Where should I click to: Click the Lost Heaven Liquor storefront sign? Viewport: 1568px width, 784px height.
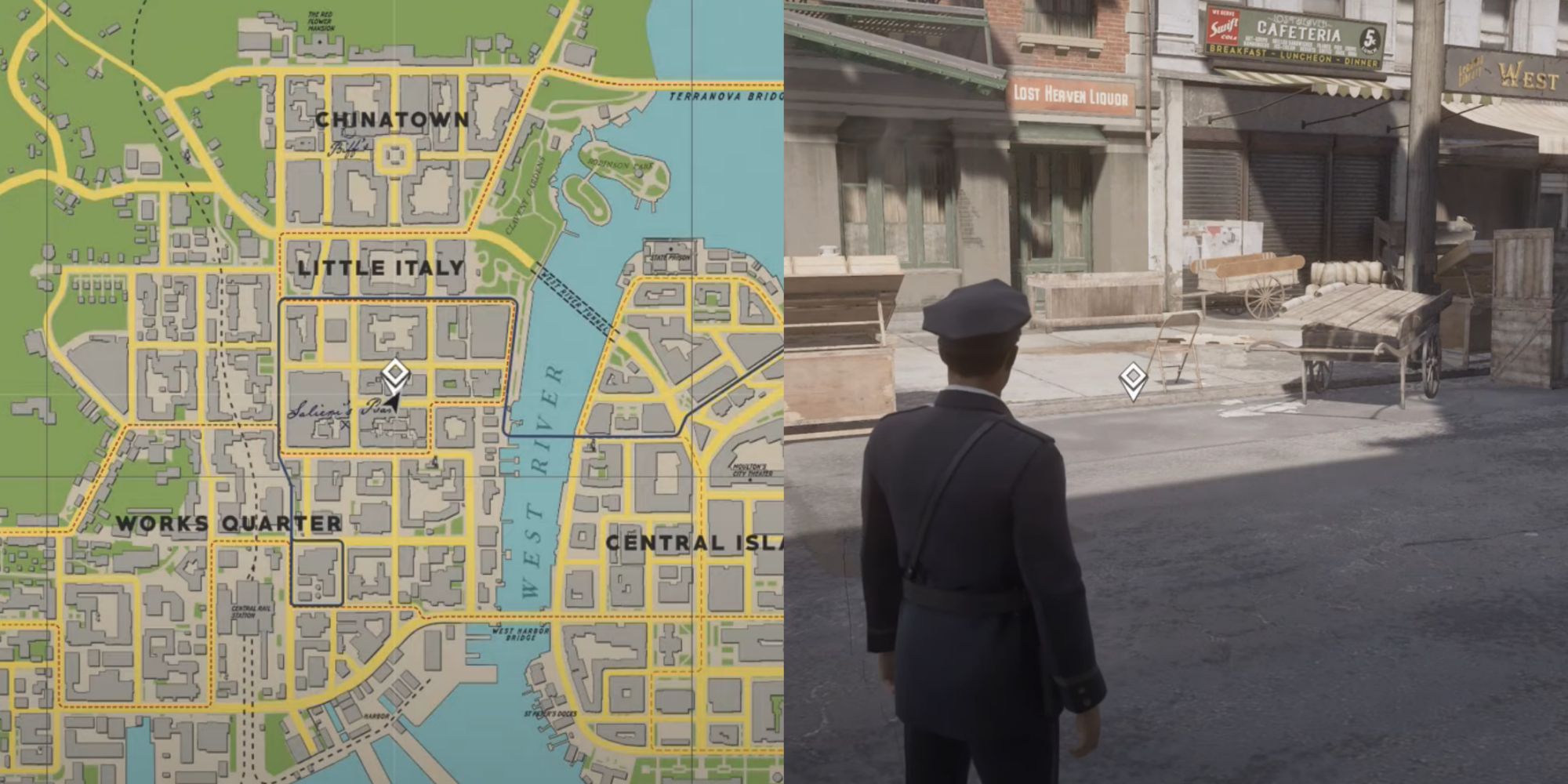point(1069,94)
